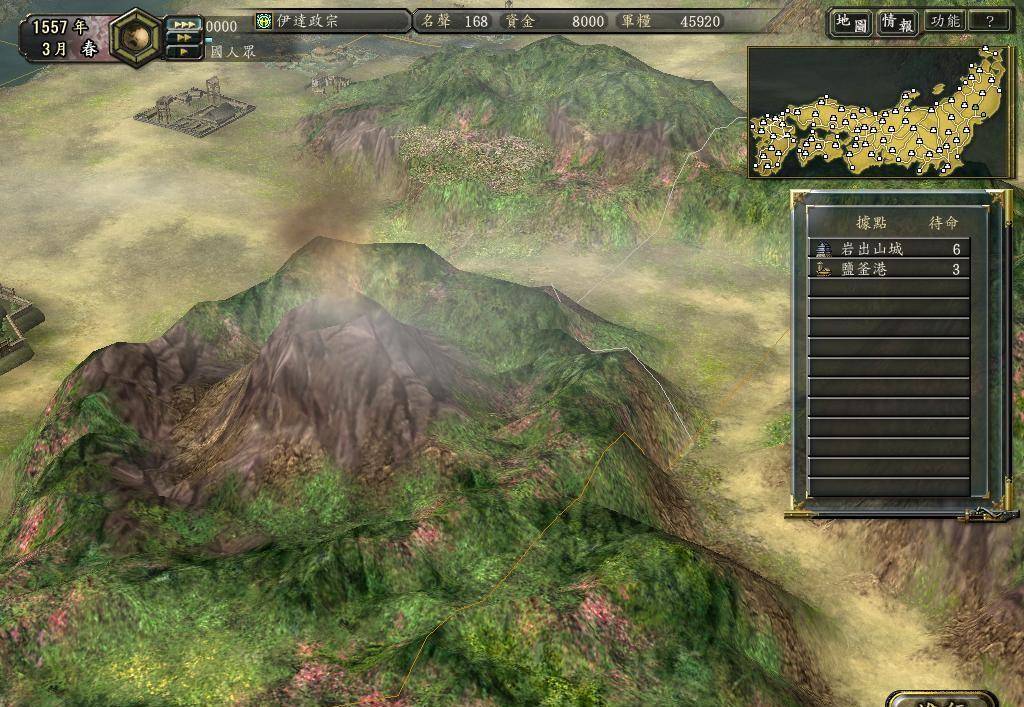The height and width of the screenshot is (707, 1024).
Task: Set game speed to single arrow
Action: click(184, 51)
